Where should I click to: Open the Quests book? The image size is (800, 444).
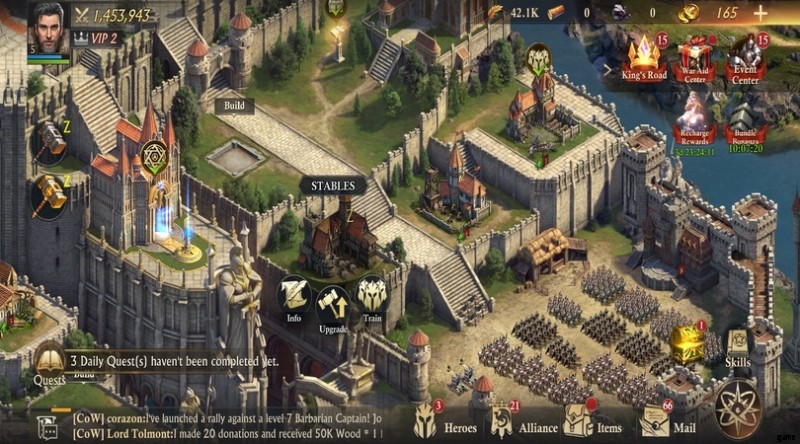48,362
